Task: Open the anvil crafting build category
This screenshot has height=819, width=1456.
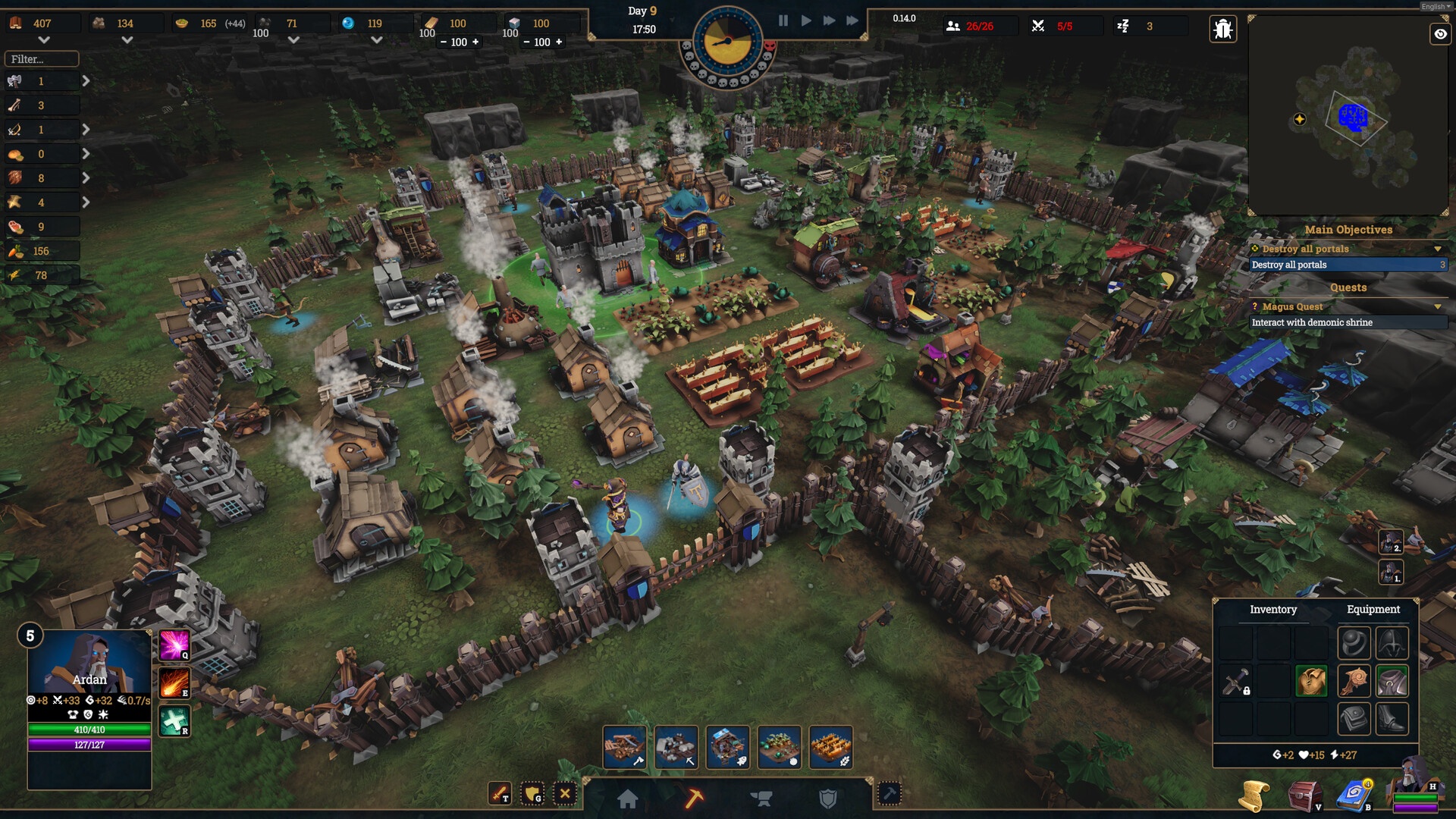Action: pos(761,799)
